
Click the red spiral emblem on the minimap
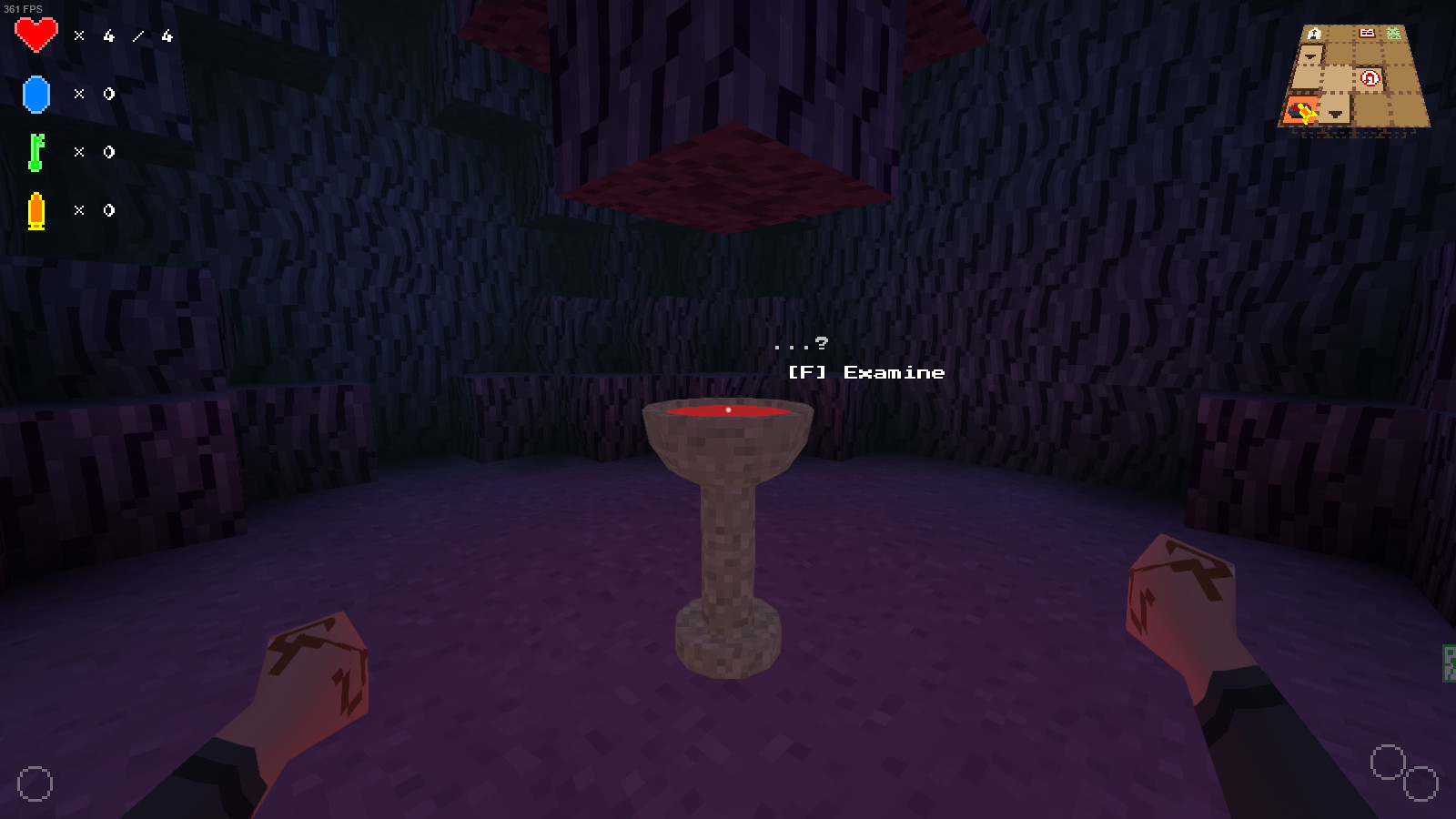tap(1370, 76)
